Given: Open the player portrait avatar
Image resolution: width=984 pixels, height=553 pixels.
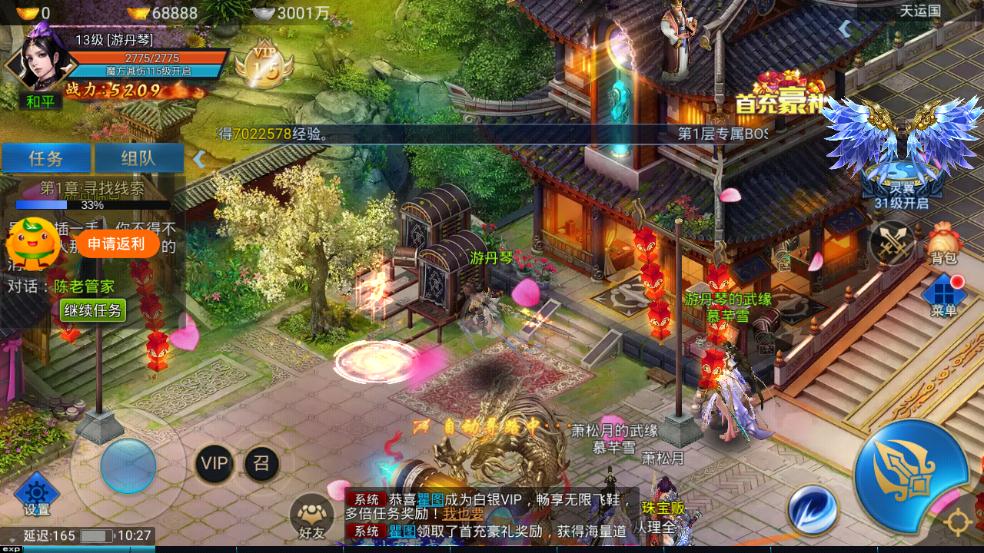Looking at the screenshot, I should (31, 58).
